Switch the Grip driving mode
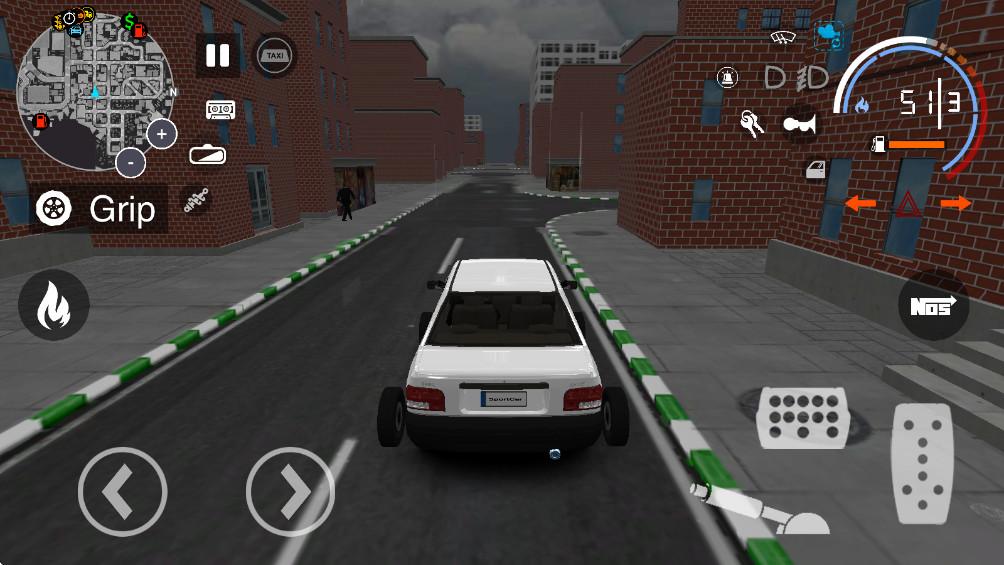Viewport: 1004px width, 565px height. 98,209
